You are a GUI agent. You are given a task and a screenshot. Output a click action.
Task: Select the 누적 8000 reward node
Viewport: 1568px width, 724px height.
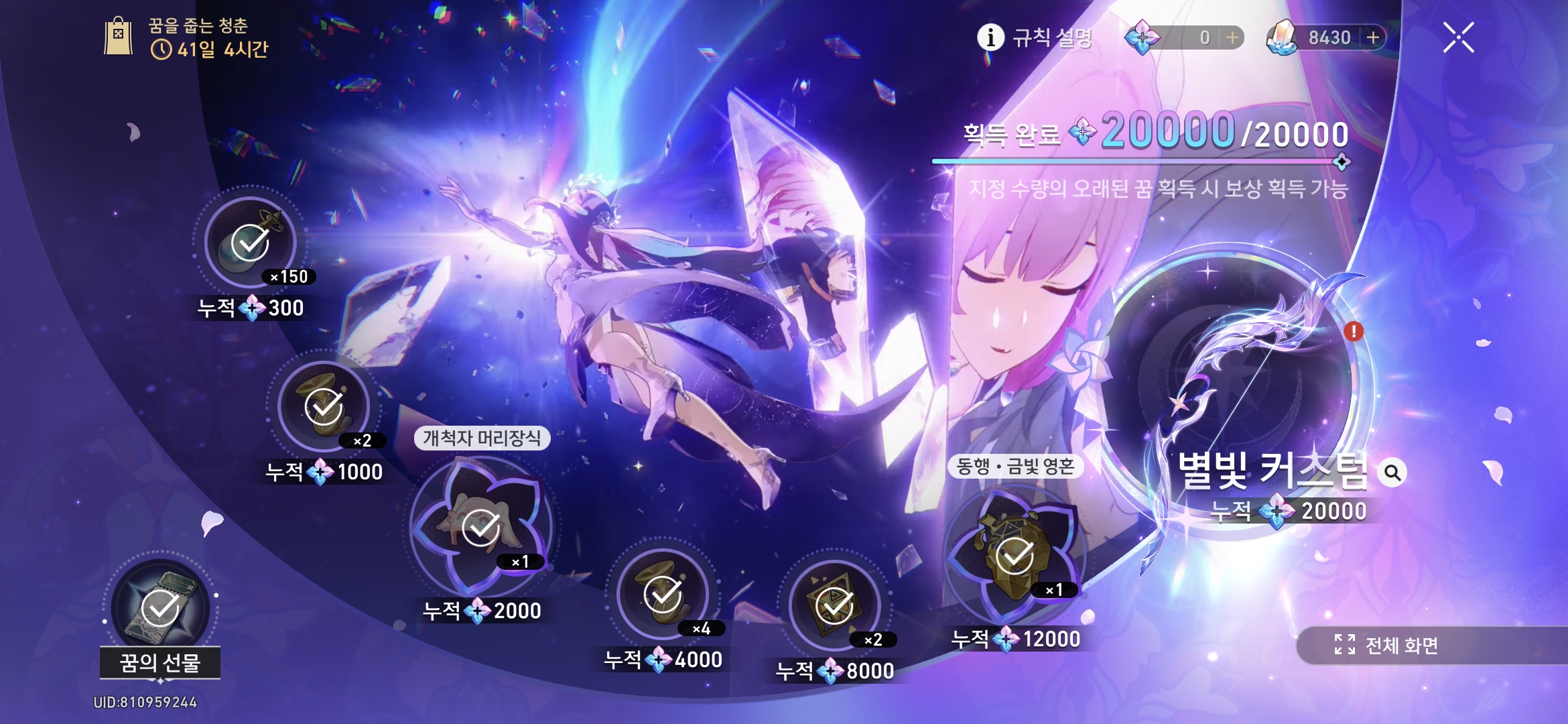tap(834, 605)
